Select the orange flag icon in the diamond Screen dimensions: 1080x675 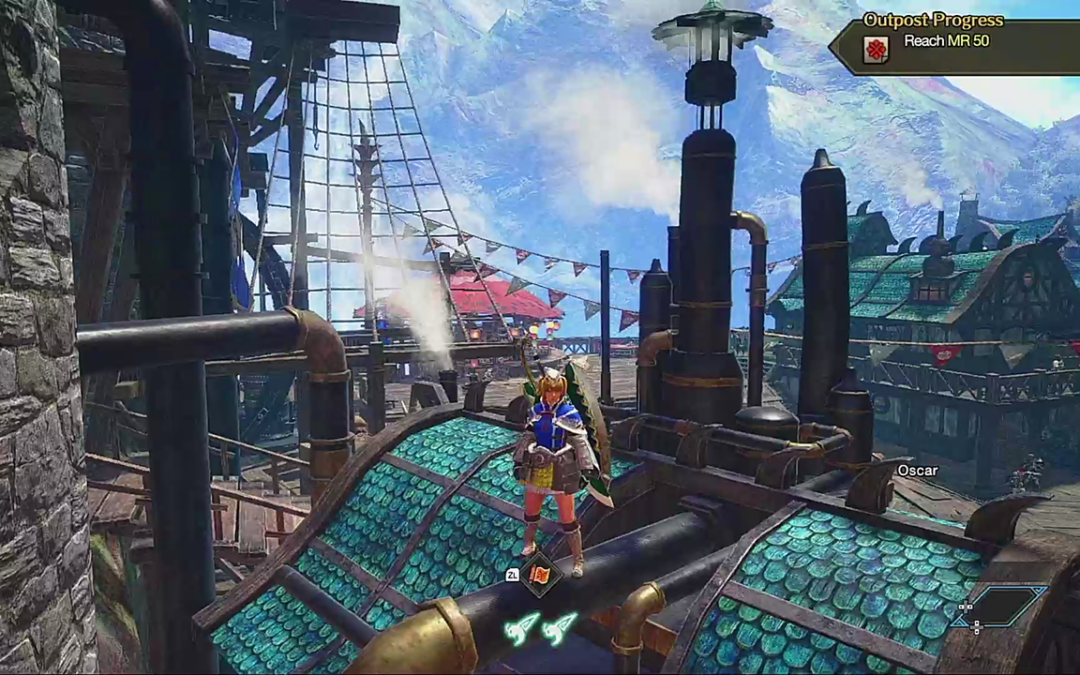(540, 575)
